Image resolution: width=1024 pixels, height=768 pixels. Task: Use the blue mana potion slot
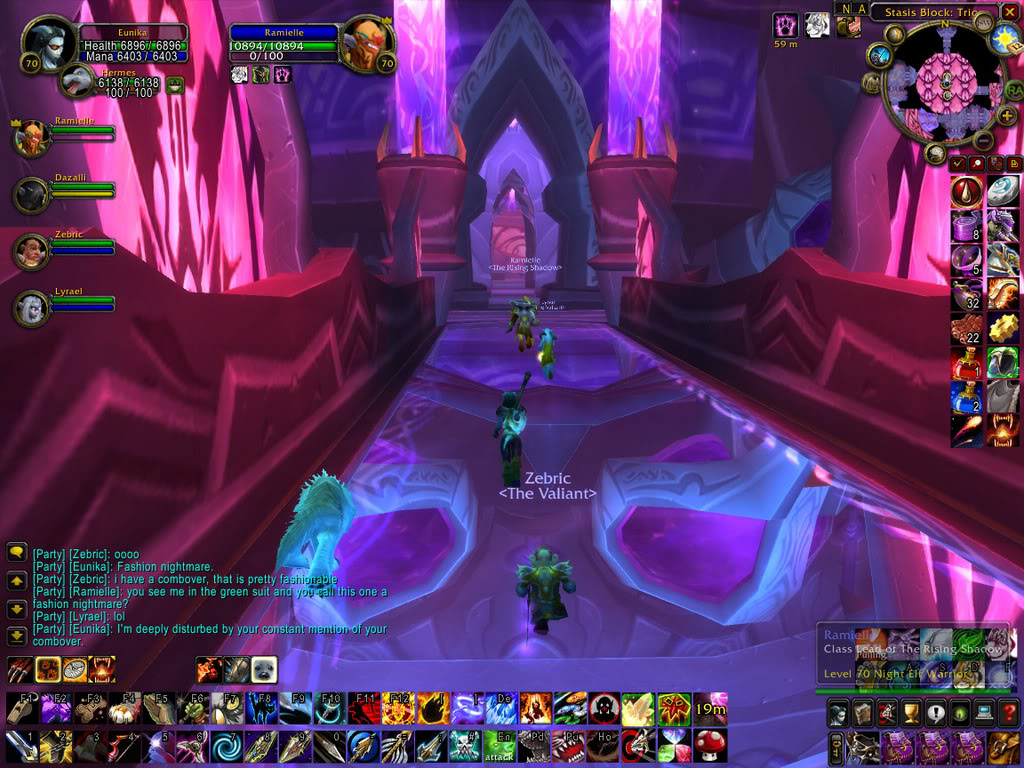point(967,396)
